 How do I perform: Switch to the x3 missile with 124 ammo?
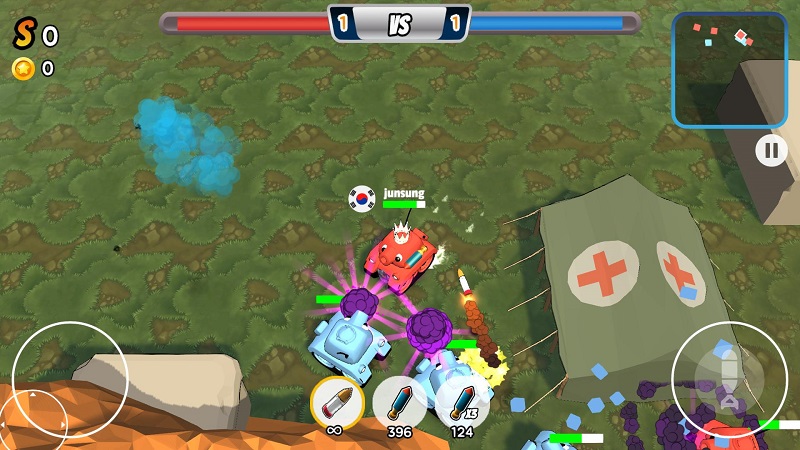[x=461, y=402]
